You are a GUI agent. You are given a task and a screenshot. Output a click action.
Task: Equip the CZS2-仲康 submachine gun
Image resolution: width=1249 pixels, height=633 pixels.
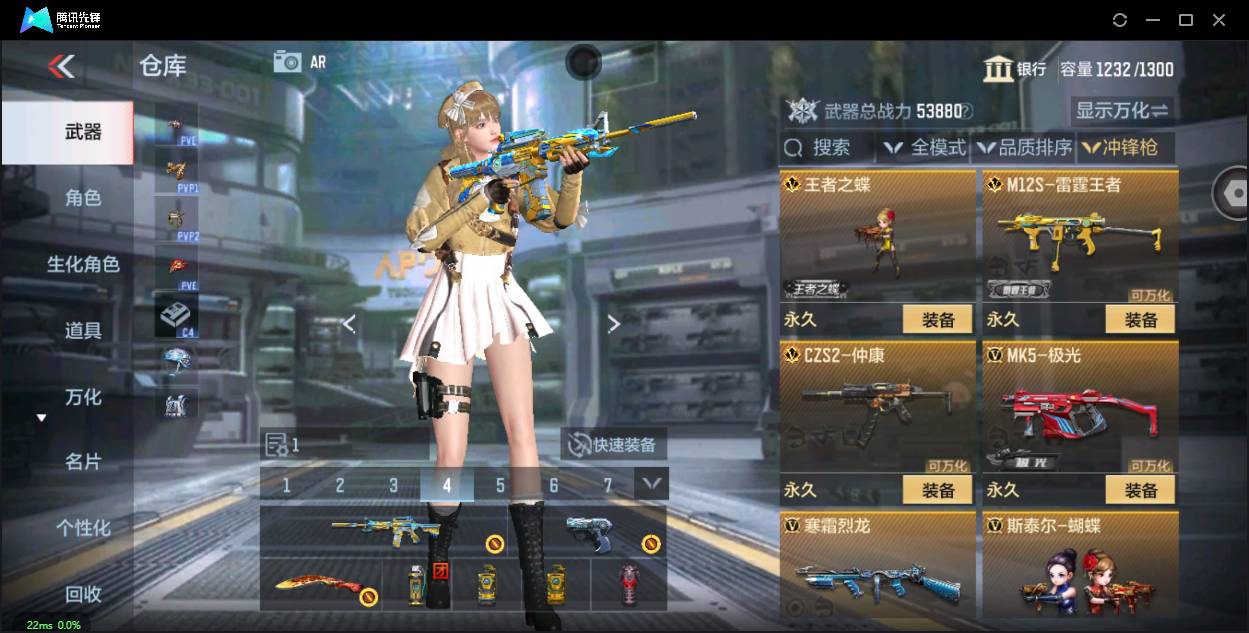[938, 490]
